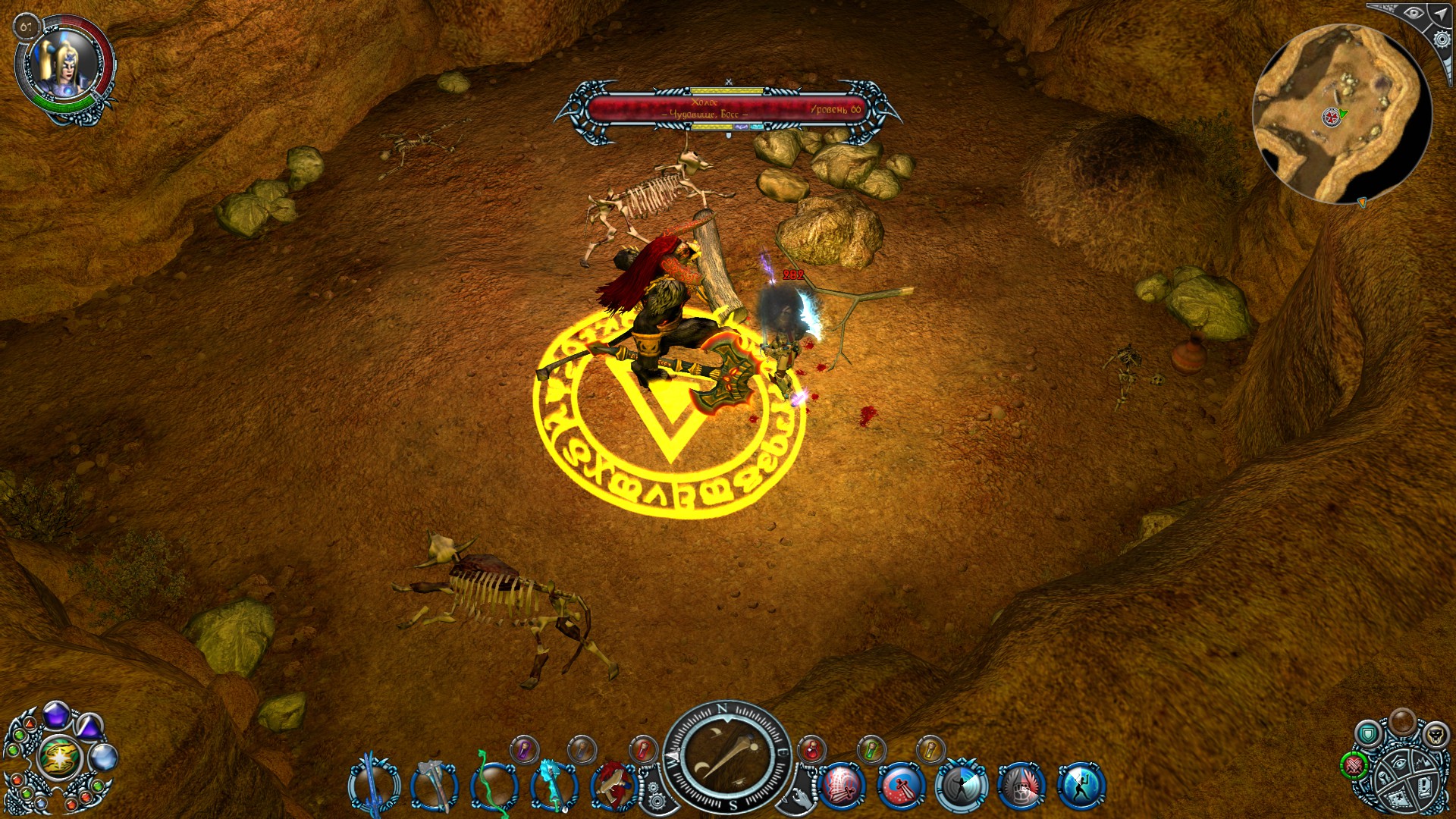Click the arrow chevron above the minimap
The width and height of the screenshot is (1456, 819).
(1439, 14)
